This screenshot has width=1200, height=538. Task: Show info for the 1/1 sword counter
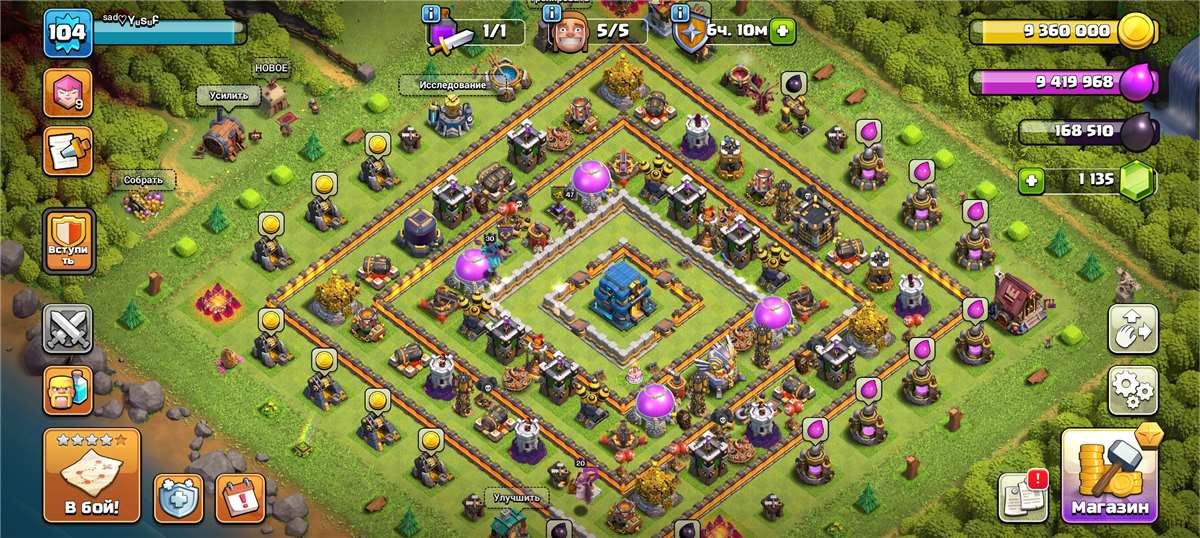tap(432, 14)
